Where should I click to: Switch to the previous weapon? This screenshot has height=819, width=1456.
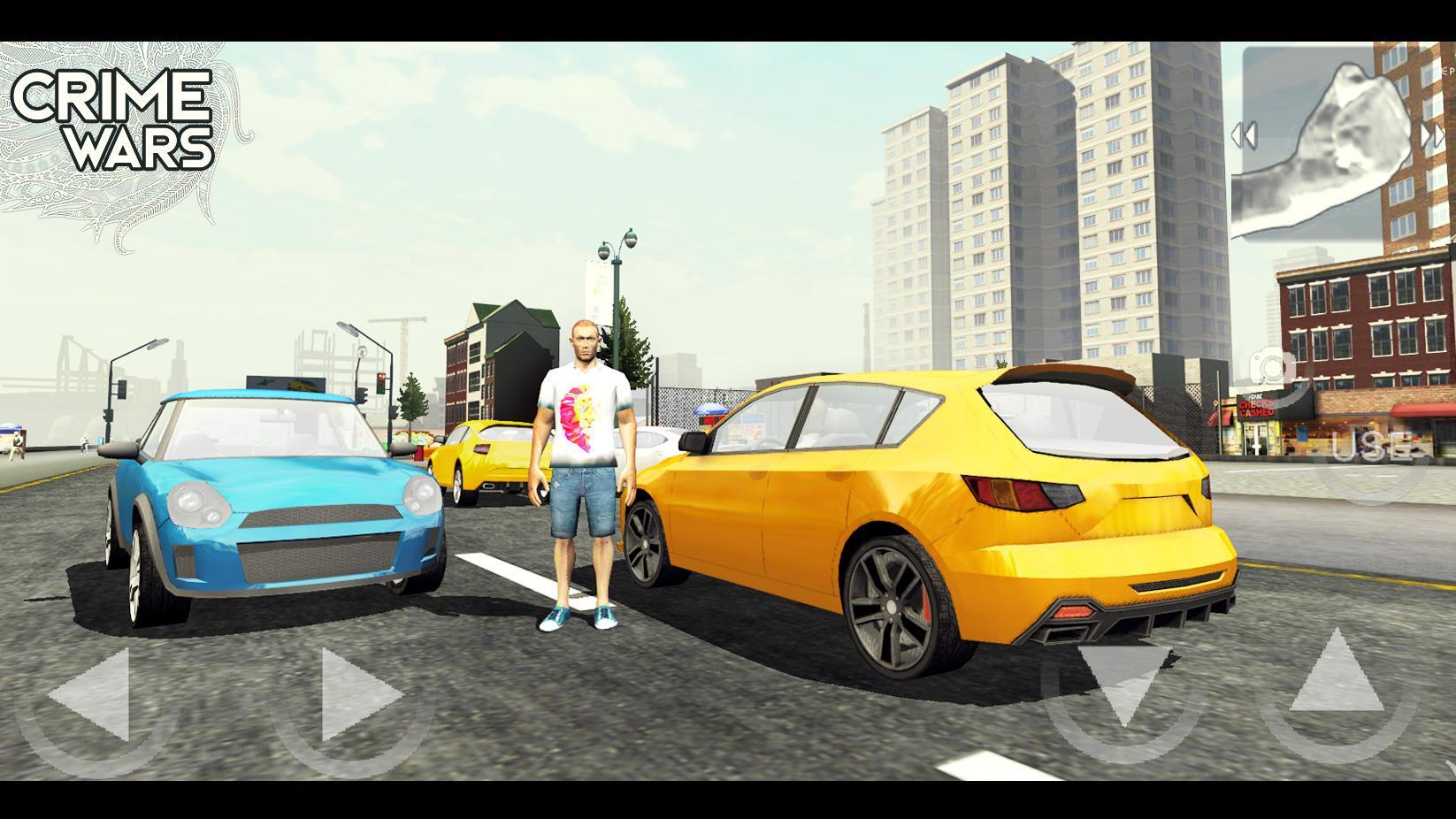coord(1245,136)
